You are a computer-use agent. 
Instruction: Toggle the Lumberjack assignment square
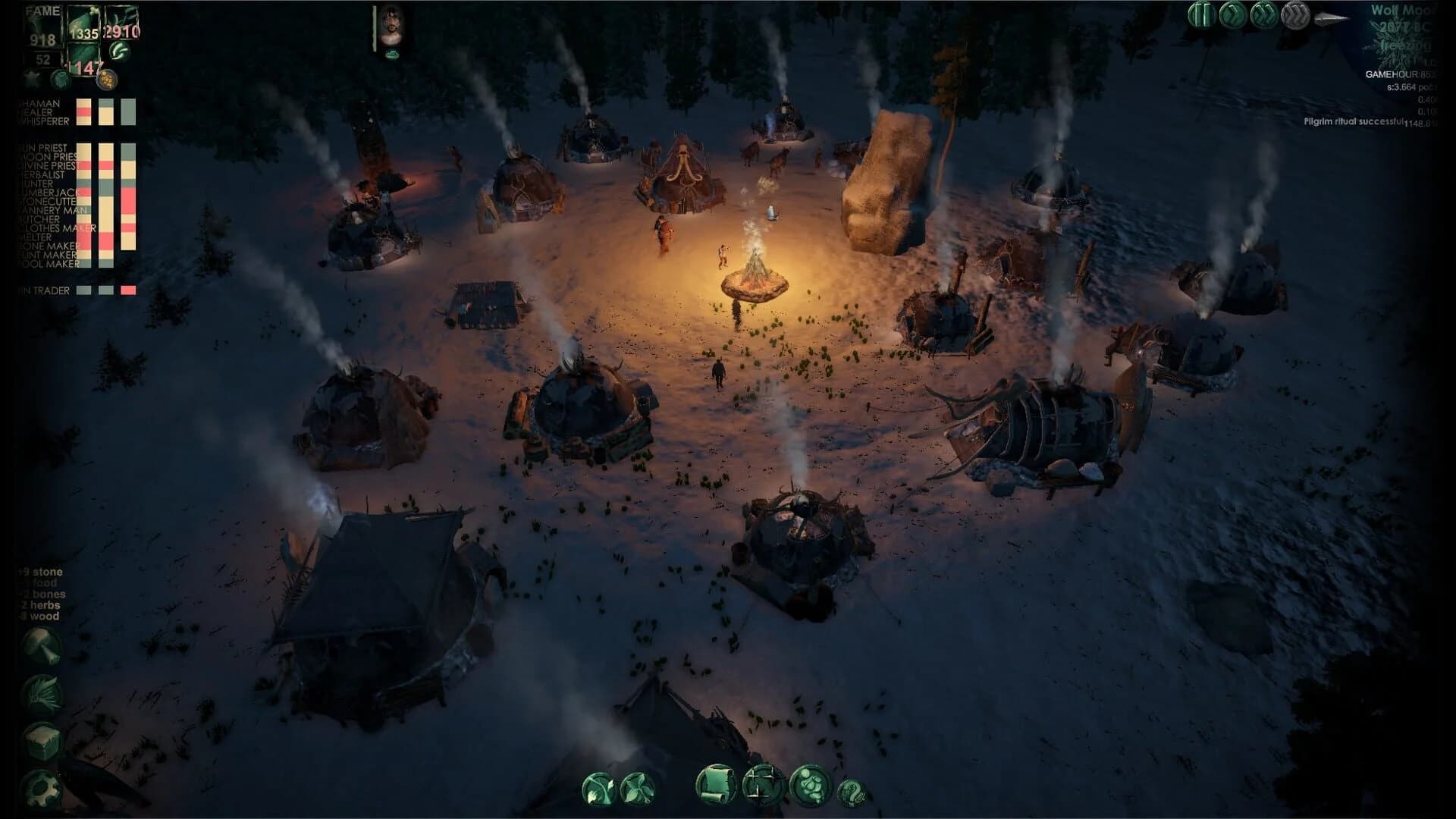[84, 193]
